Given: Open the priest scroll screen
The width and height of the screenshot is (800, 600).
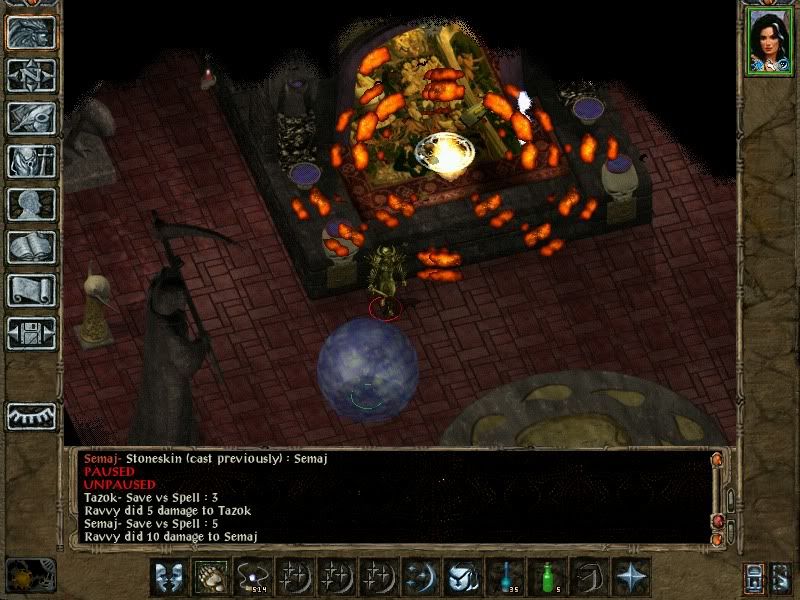Looking at the screenshot, I should pyautogui.click(x=31, y=290).
